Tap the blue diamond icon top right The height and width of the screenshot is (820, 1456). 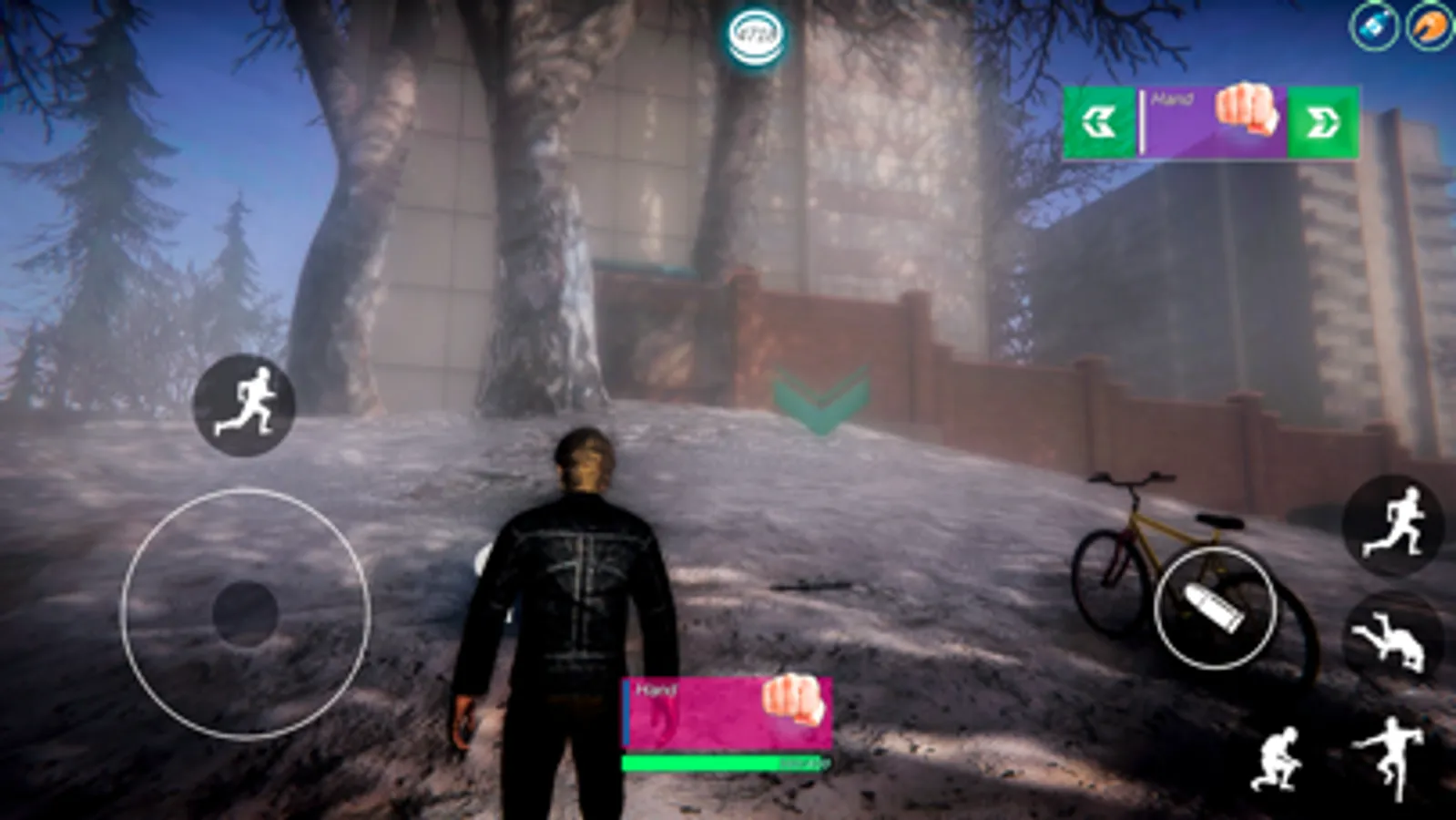click(1375, 27)
